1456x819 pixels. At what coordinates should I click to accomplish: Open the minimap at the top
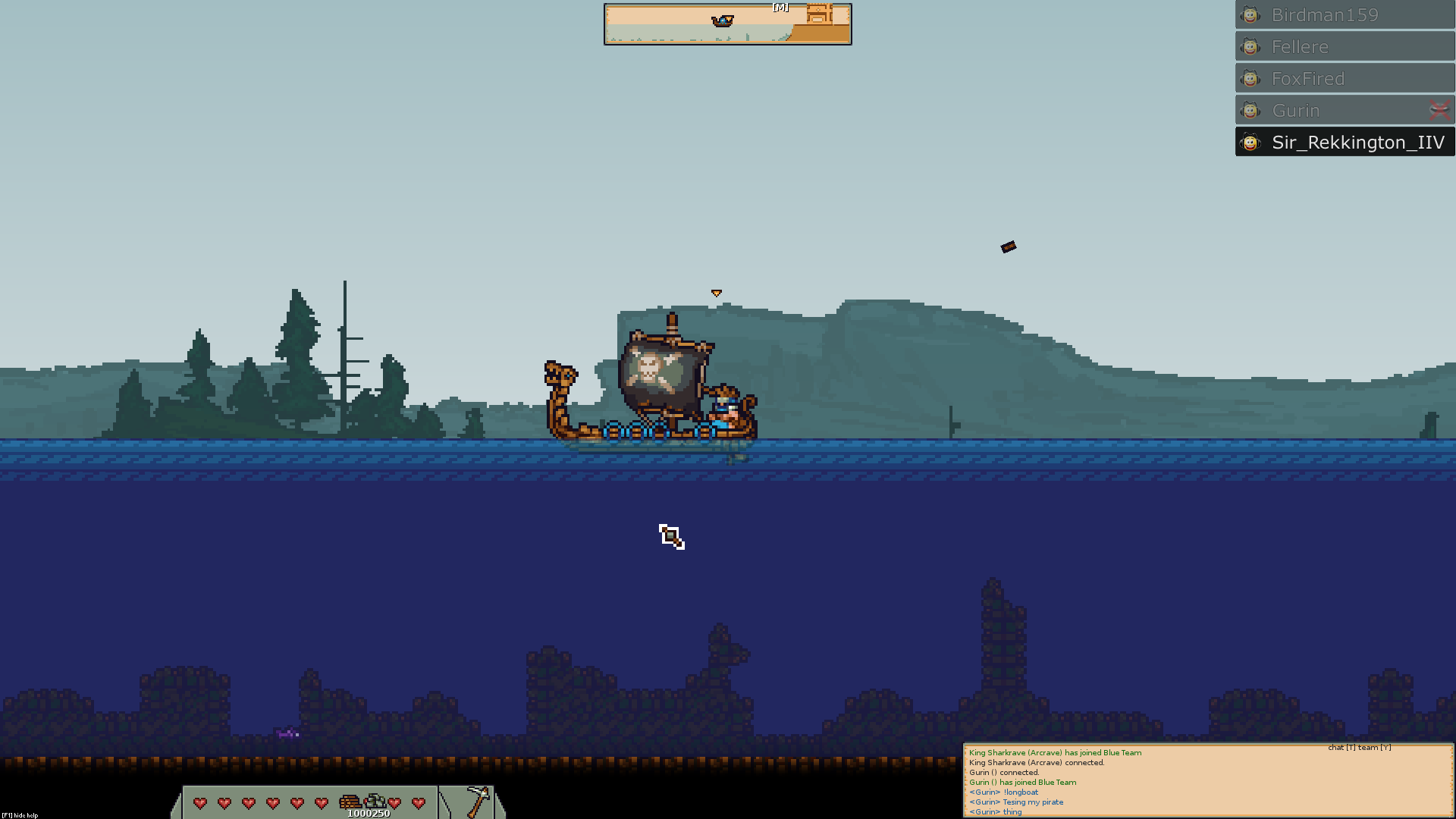(x=727, y=24)
